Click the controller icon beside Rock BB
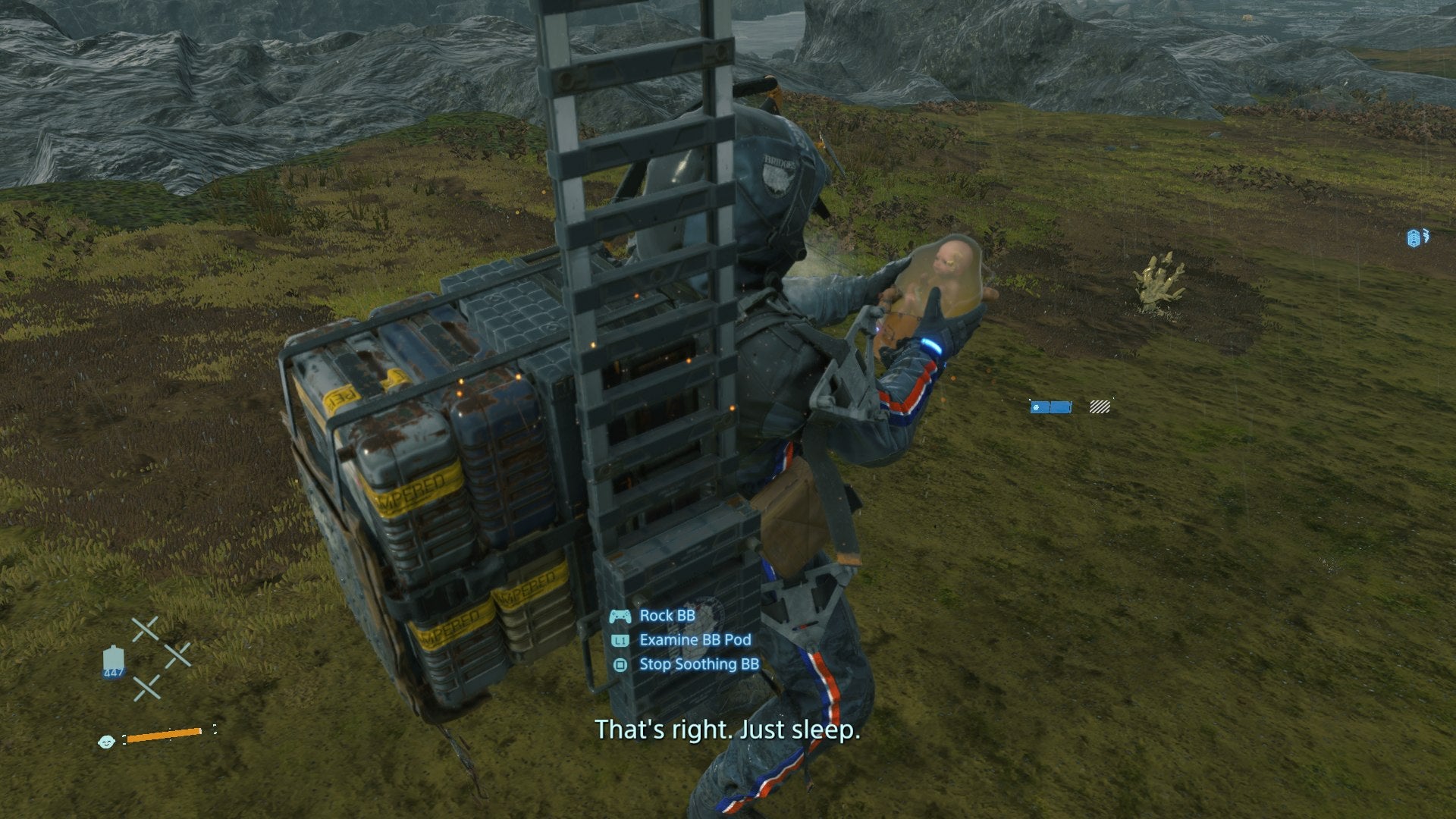This screenshot has width=1456, height=819. pyautogui.click(x=622, y=615)
